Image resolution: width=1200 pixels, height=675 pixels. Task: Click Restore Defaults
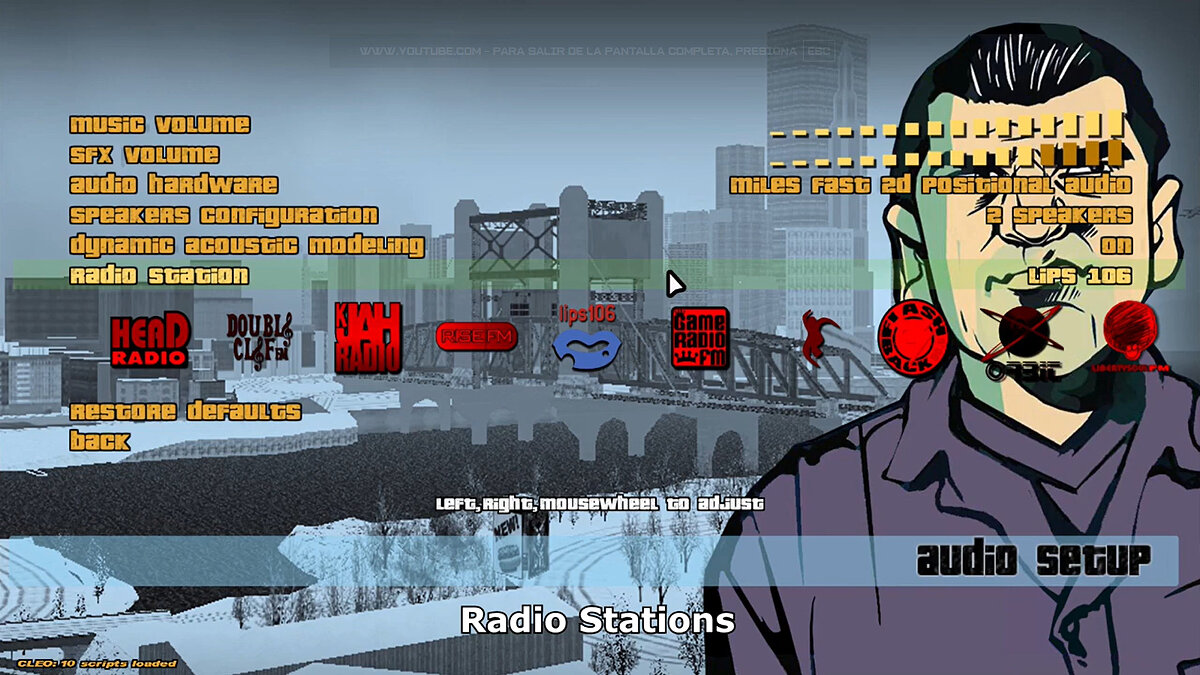tap(185, 411)
